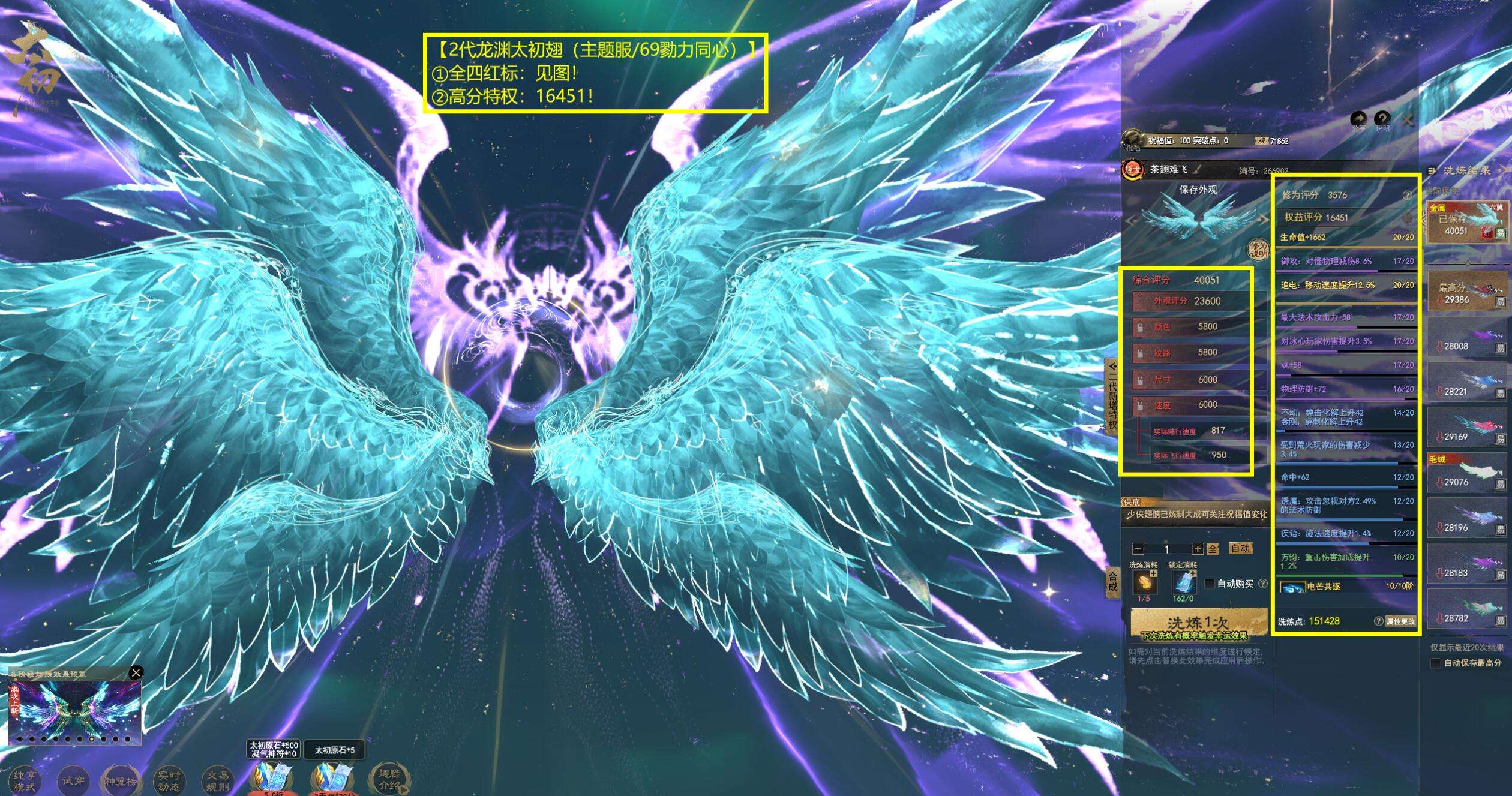Open the 属性更改 attribute change button
Viewport: 1512px width, 796px height.
coord(1400,621)
